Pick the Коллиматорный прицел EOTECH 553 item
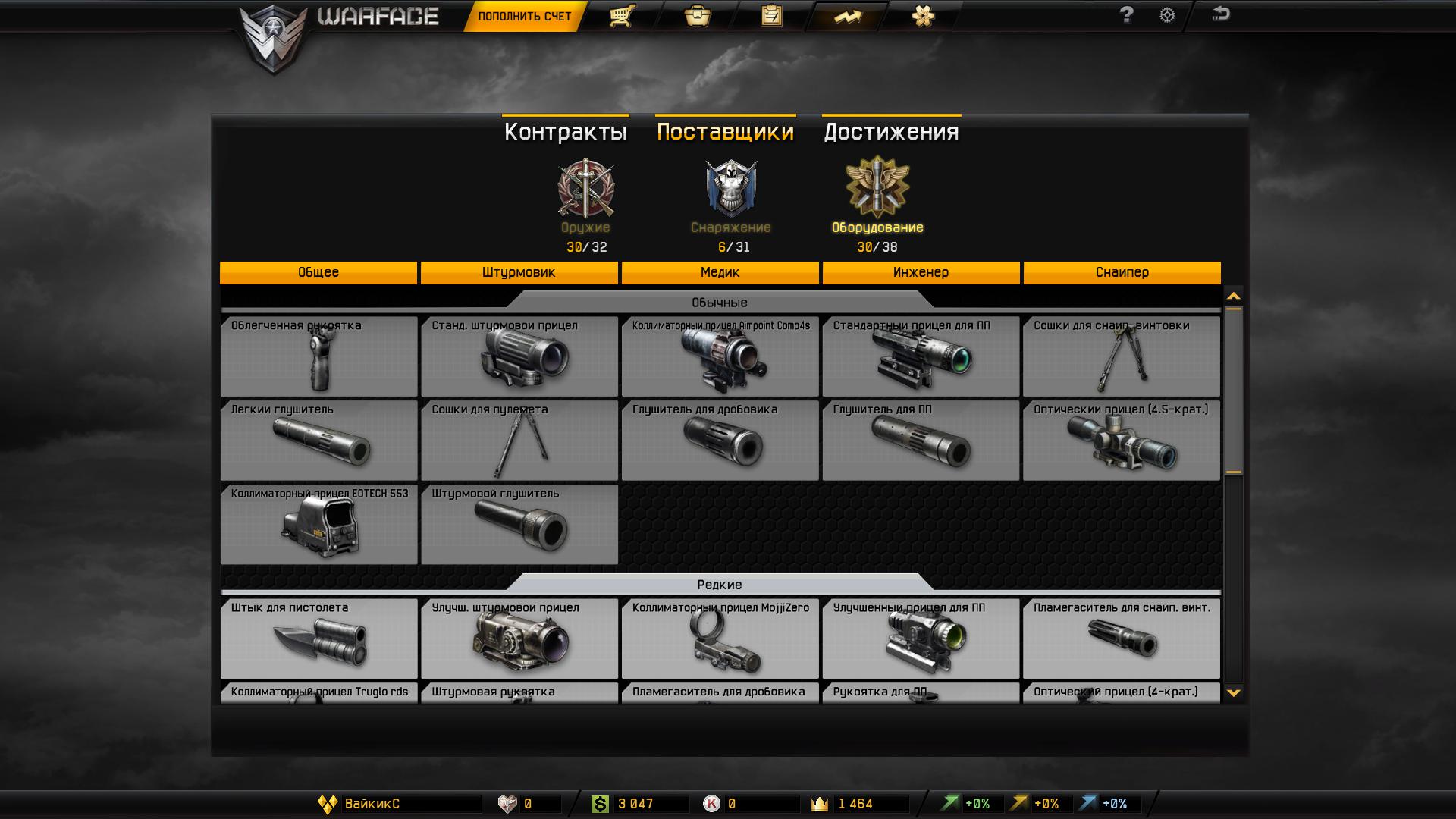This screenshot has height=819, width=1456. coord(318,525)
